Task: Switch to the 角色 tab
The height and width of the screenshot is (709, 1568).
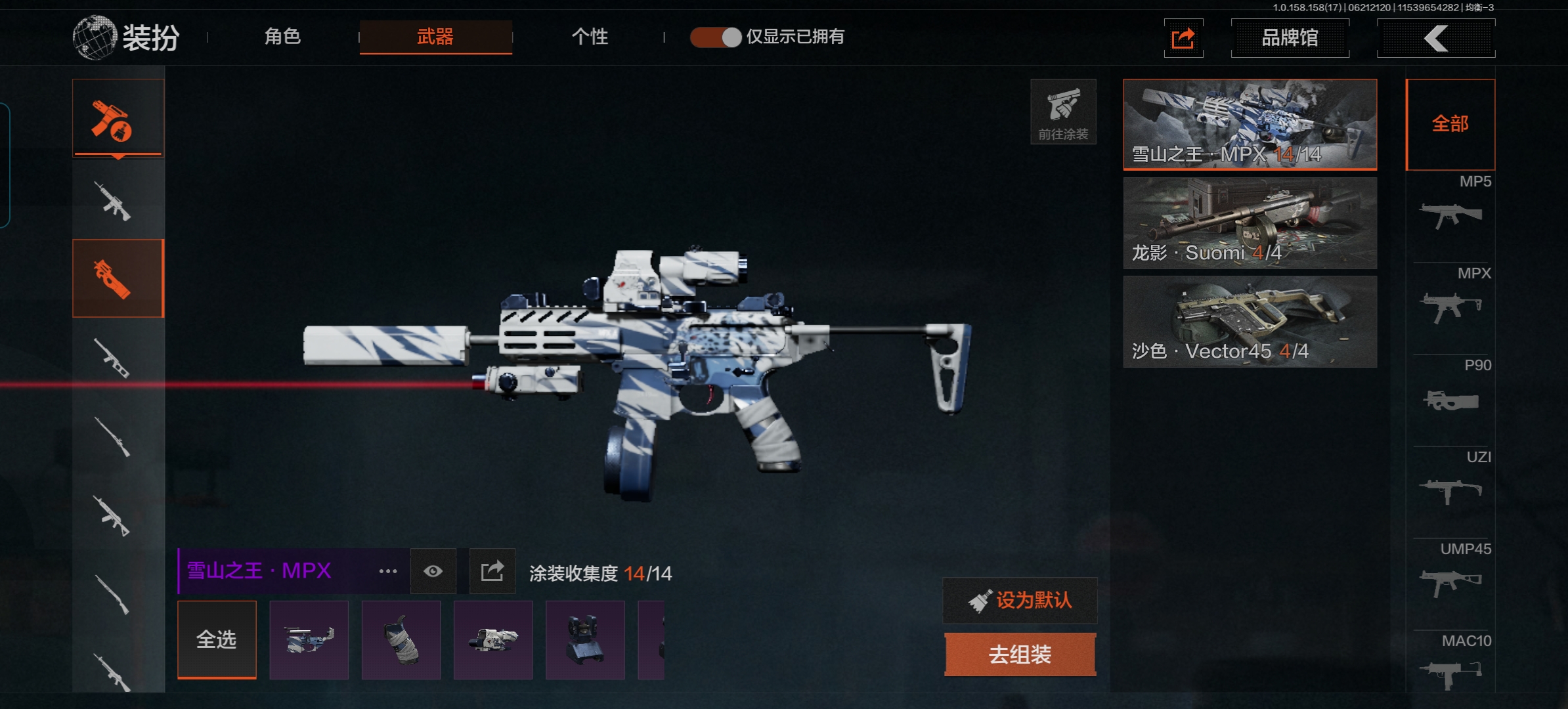Action: (282, 37)
